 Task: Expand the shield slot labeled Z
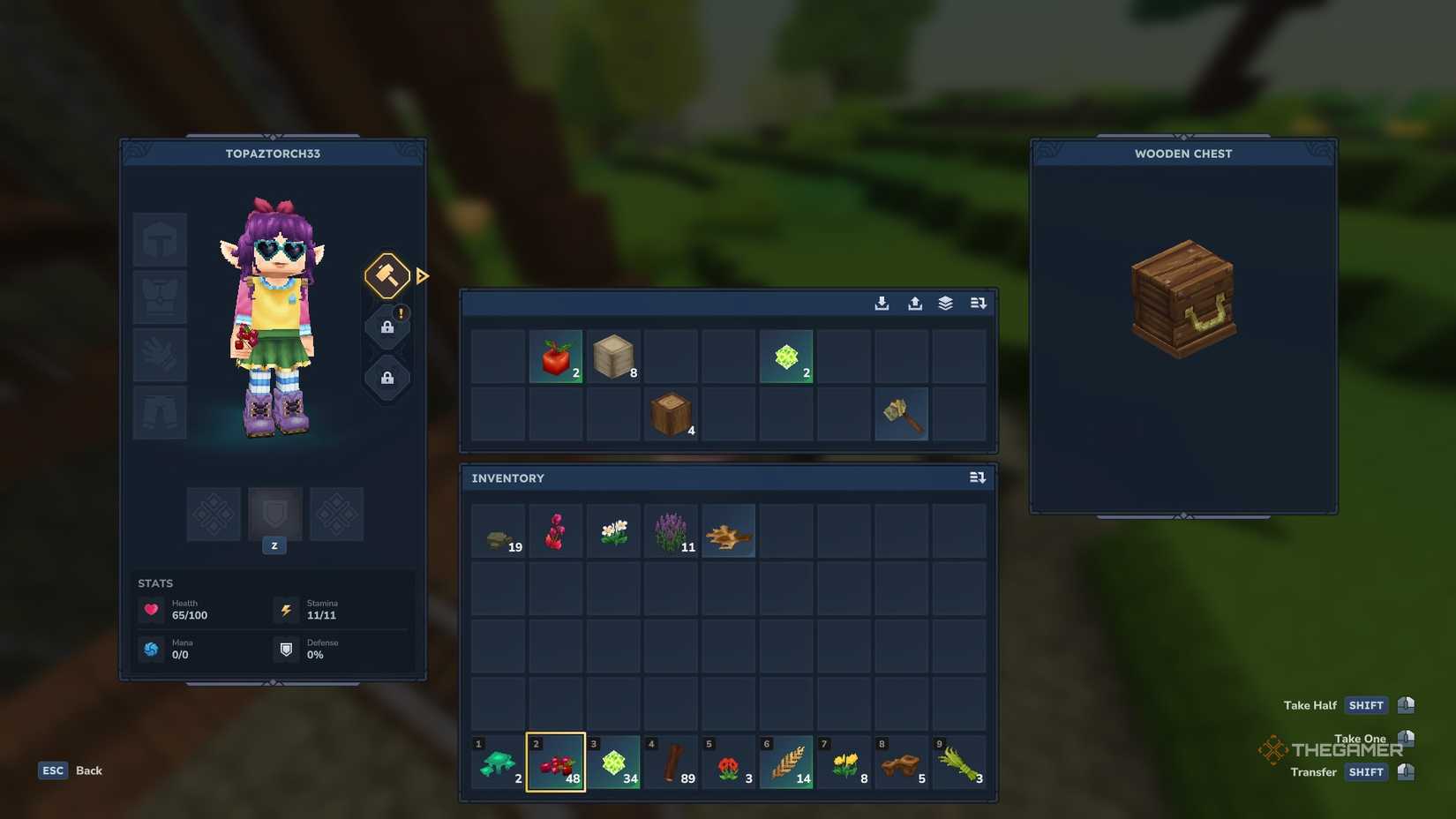tap(274, 515)
